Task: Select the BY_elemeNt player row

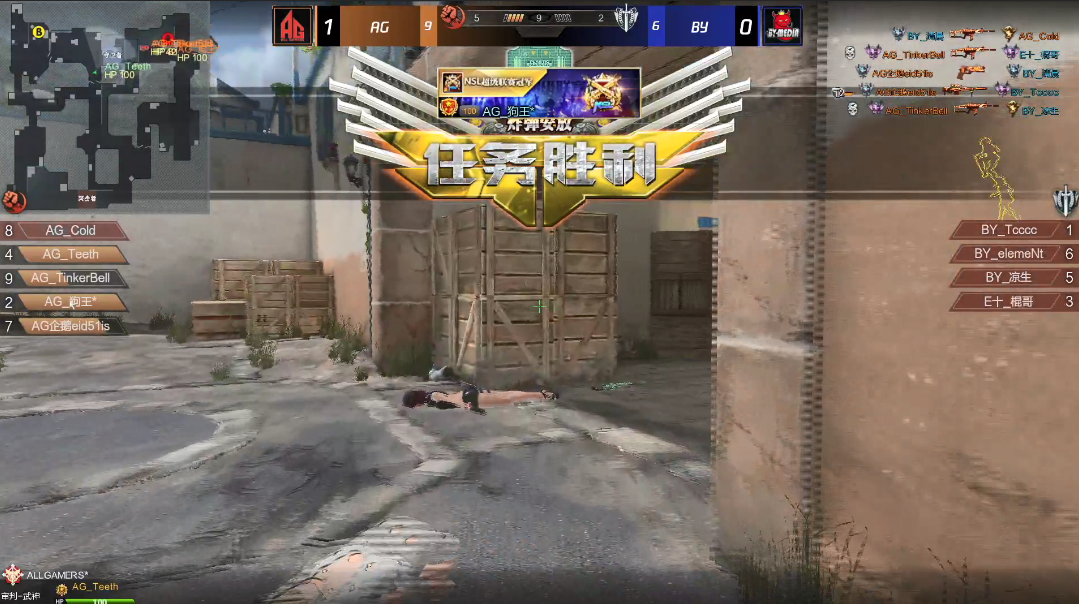Action: [1008, 254]
